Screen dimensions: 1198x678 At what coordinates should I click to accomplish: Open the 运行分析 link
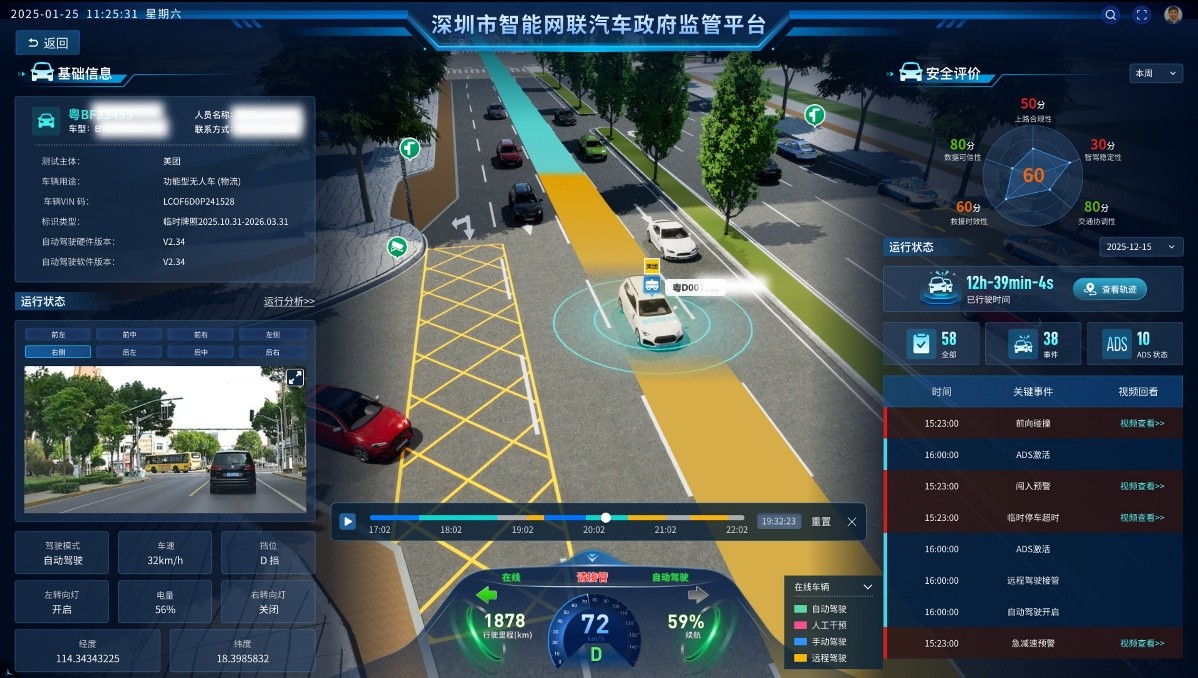pos(289,301)
